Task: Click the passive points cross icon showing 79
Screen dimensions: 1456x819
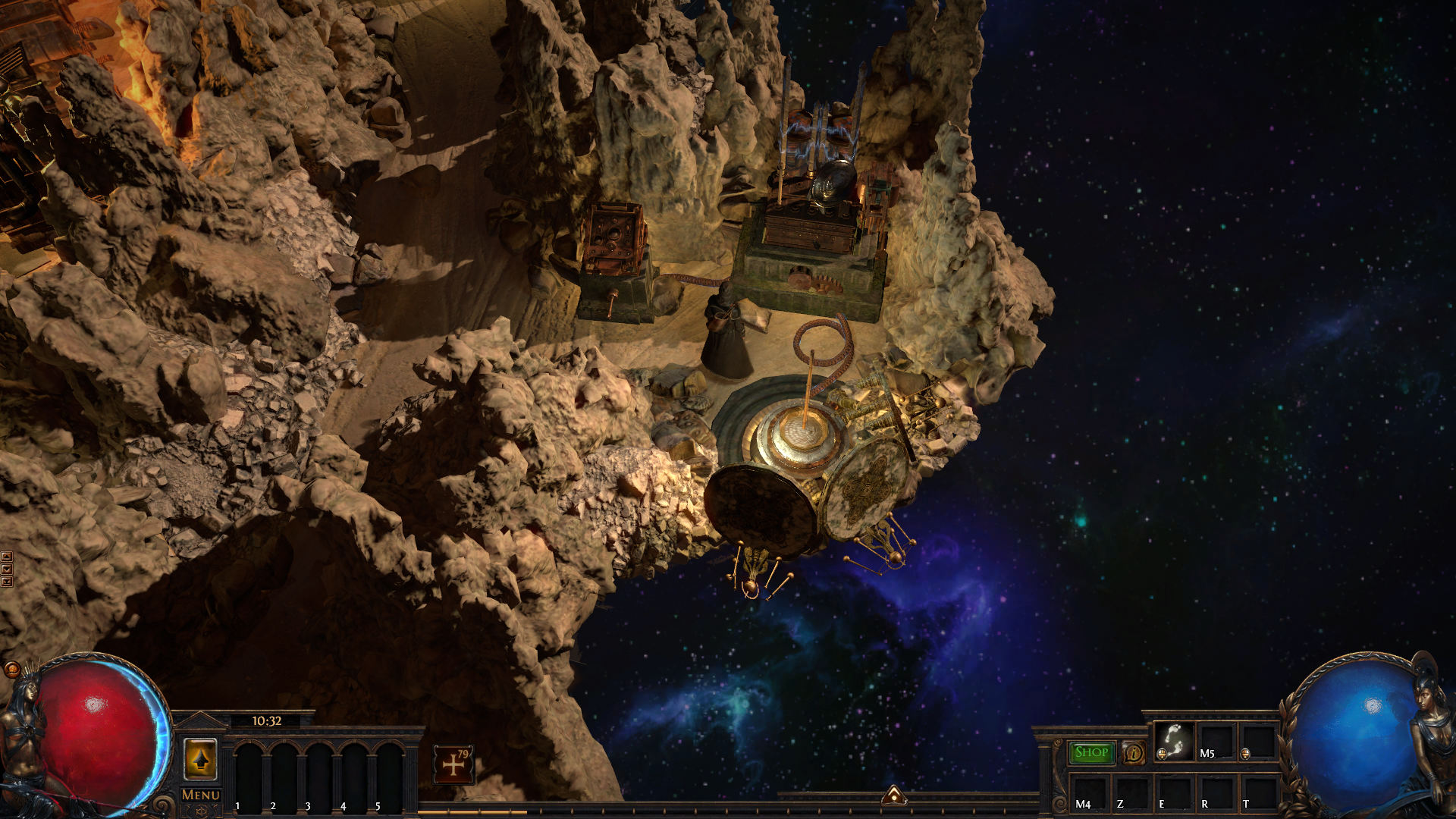Action: (x=453, y=764)
